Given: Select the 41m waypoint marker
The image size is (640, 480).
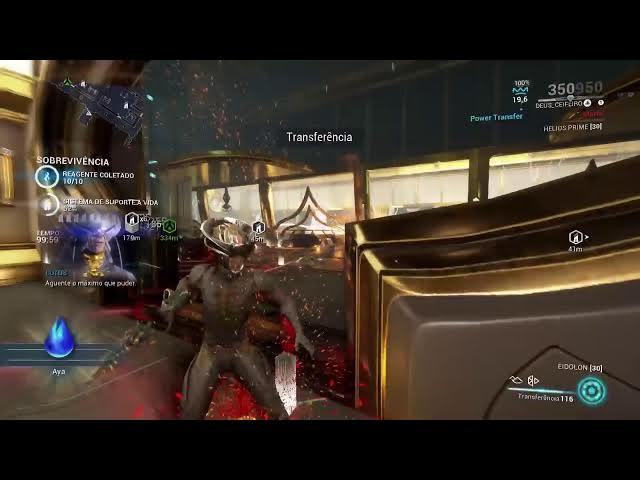Looking at the screenshot, I should click(x=575, y=237).
